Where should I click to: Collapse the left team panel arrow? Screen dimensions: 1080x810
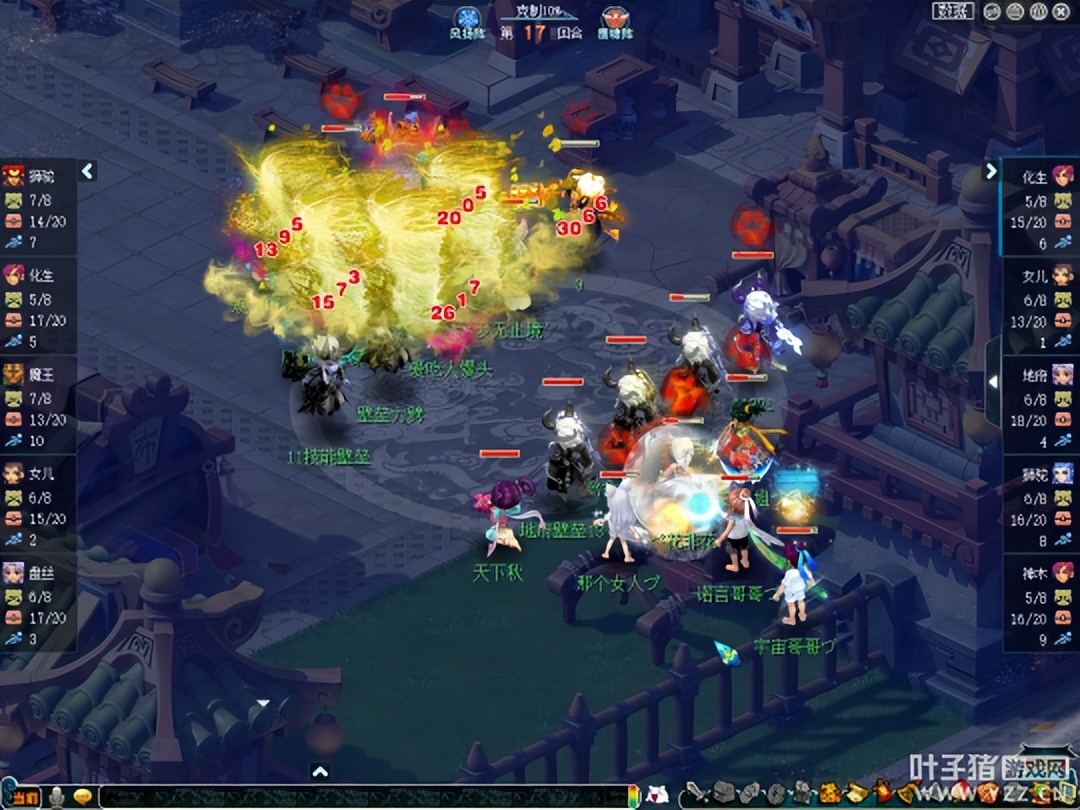87,171
